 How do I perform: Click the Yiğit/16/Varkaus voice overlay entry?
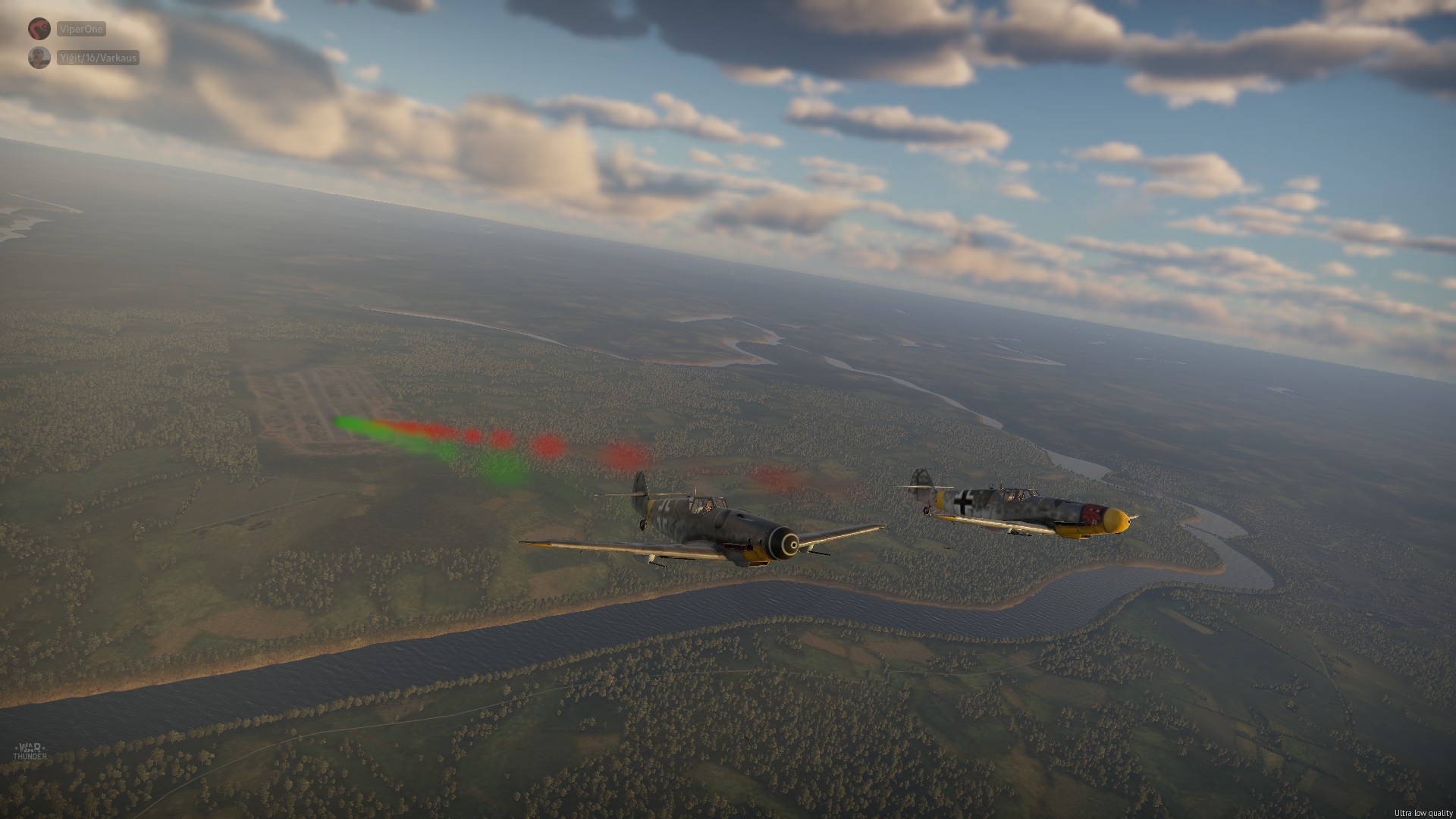click(97, 58)
